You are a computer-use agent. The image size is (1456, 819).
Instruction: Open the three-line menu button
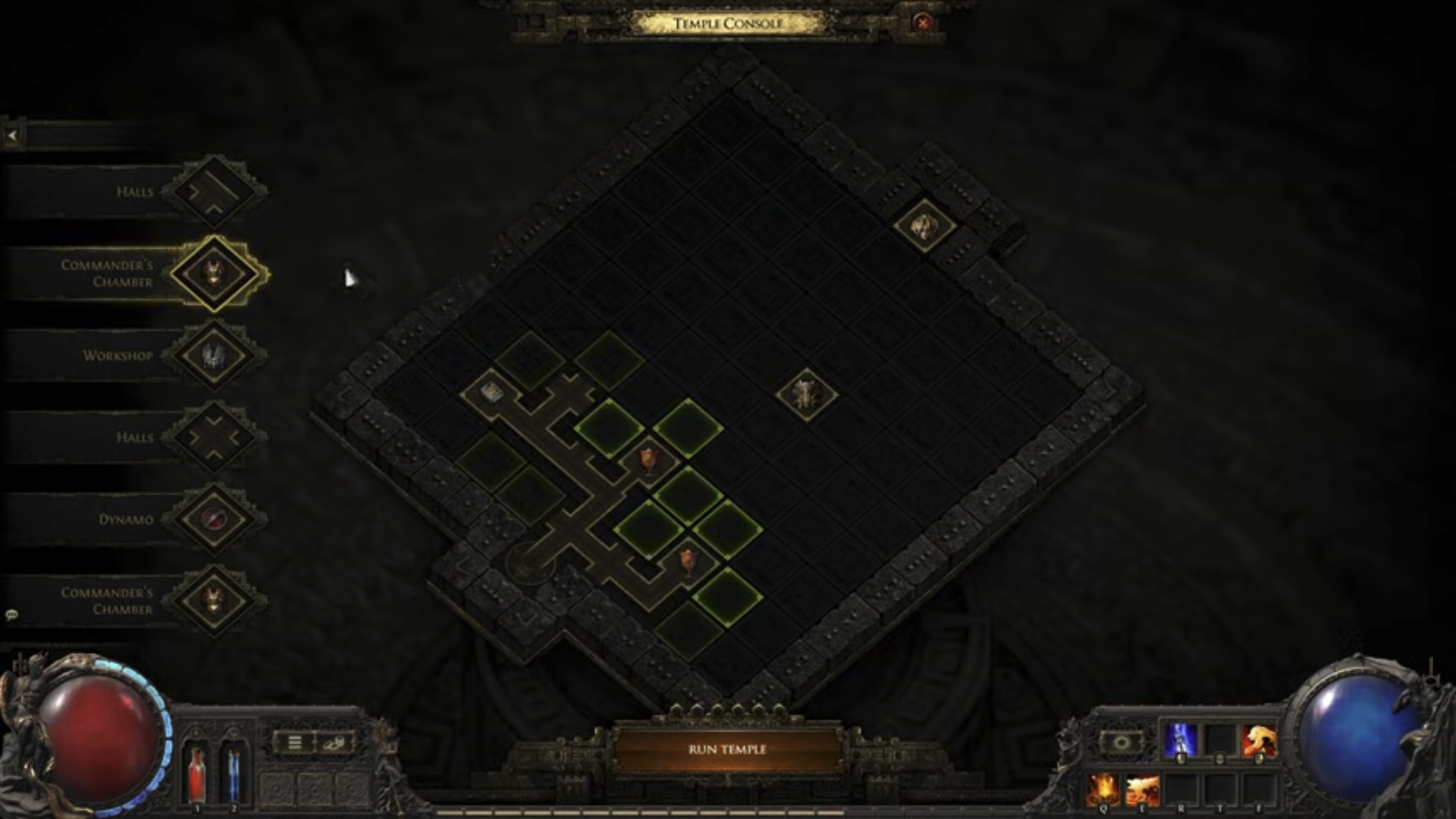tap(295, 742)
